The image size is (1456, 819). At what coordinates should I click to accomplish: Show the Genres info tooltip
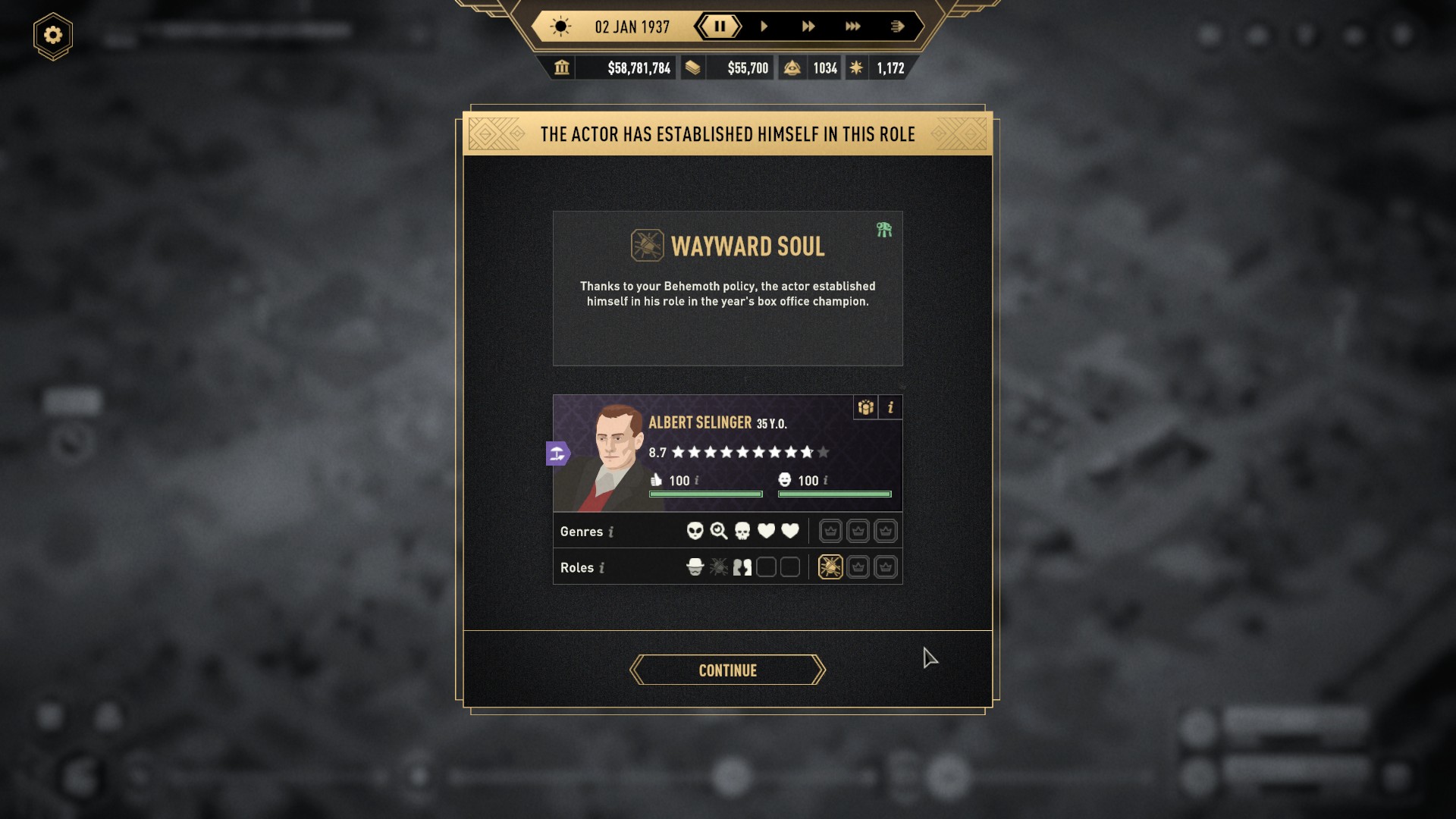611,532
